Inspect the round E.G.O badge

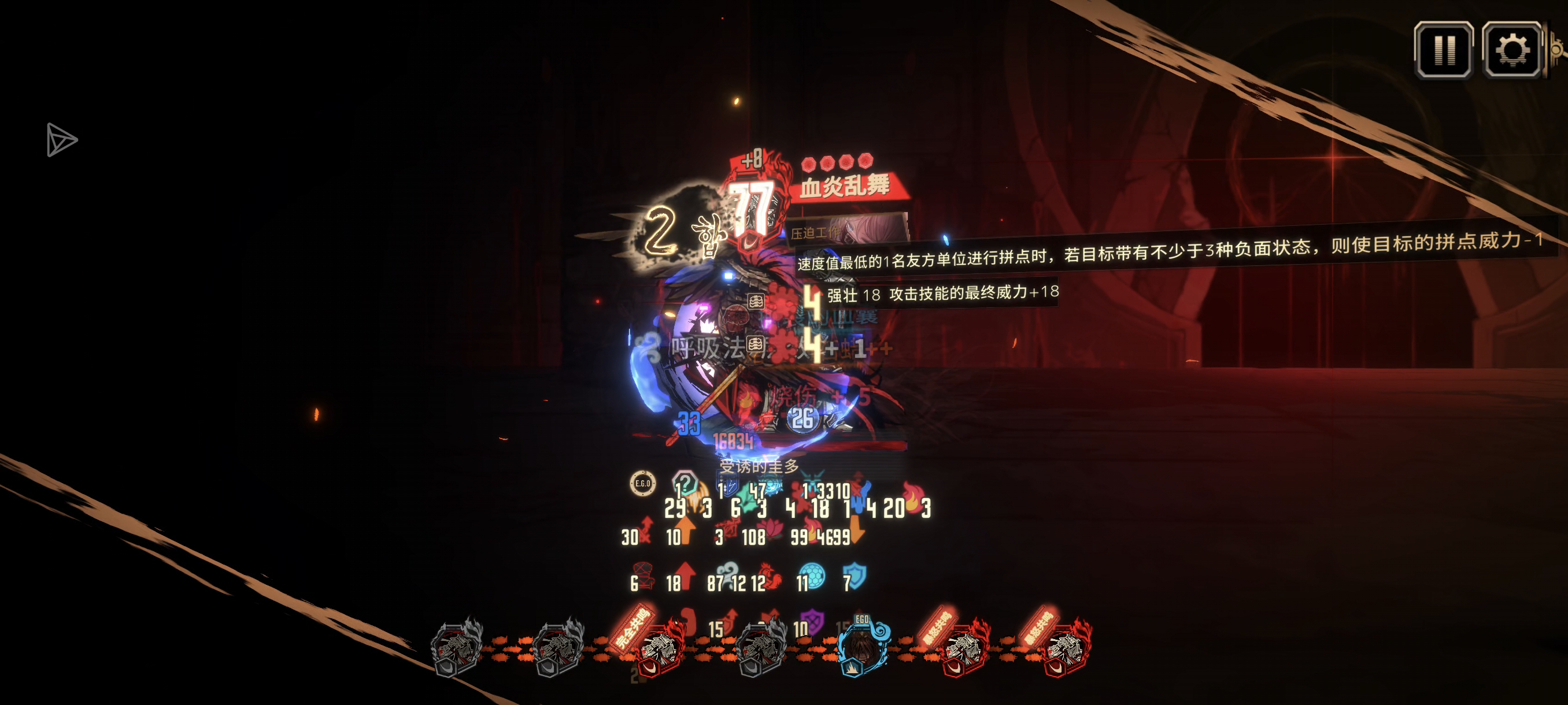coord(643,484)
